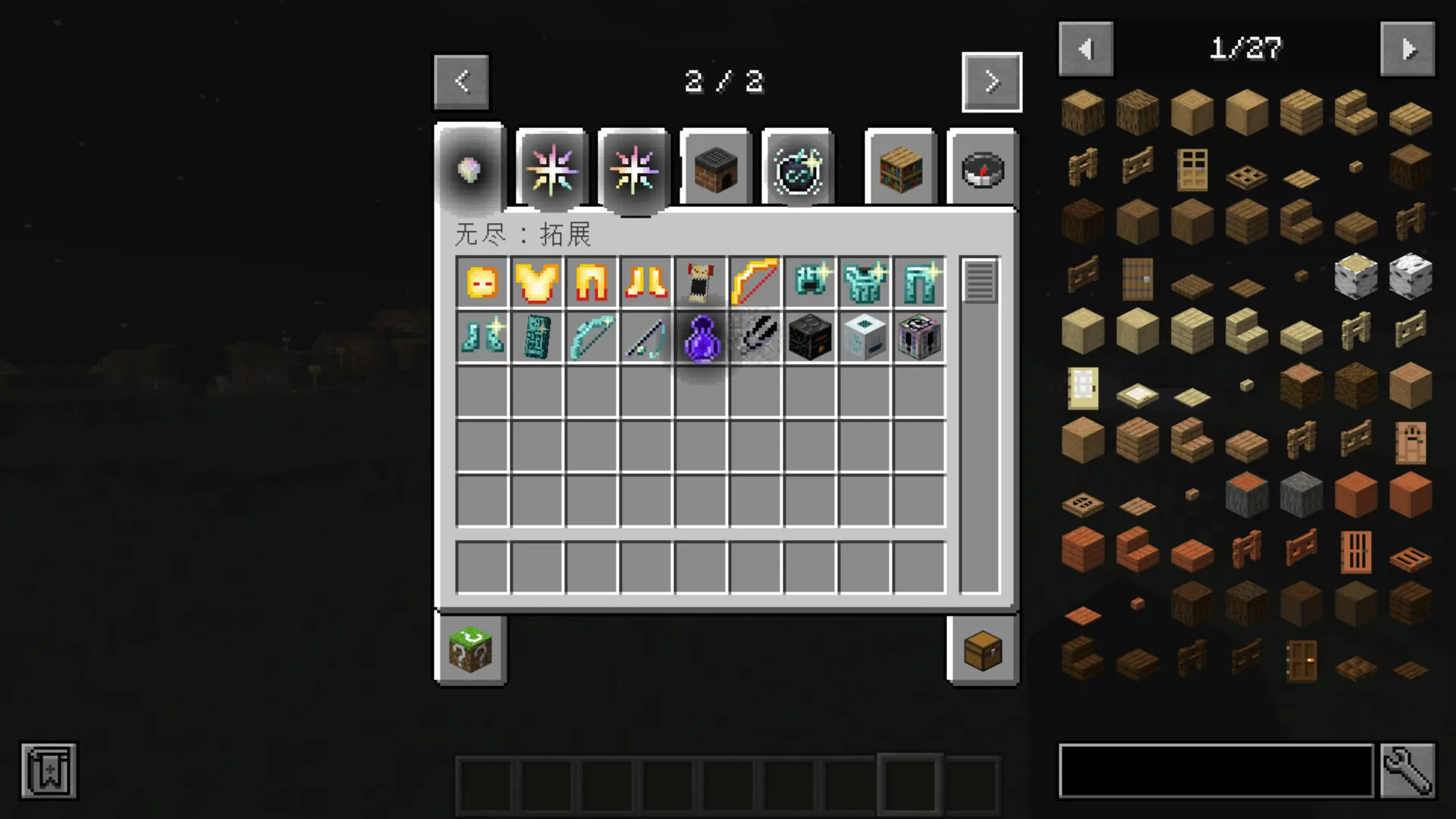Select the purple potion bottle item
This screenshot has width=1456, height=819.
[700, 337]
